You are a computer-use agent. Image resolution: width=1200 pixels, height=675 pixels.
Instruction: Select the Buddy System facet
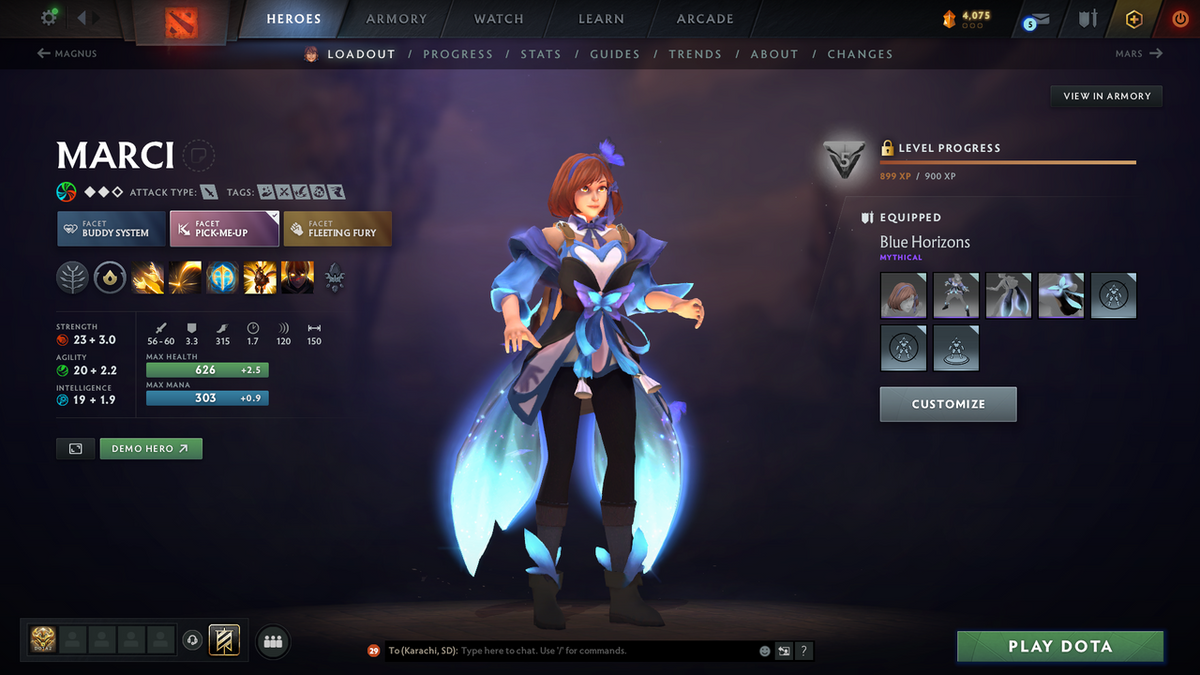(111, 229)
